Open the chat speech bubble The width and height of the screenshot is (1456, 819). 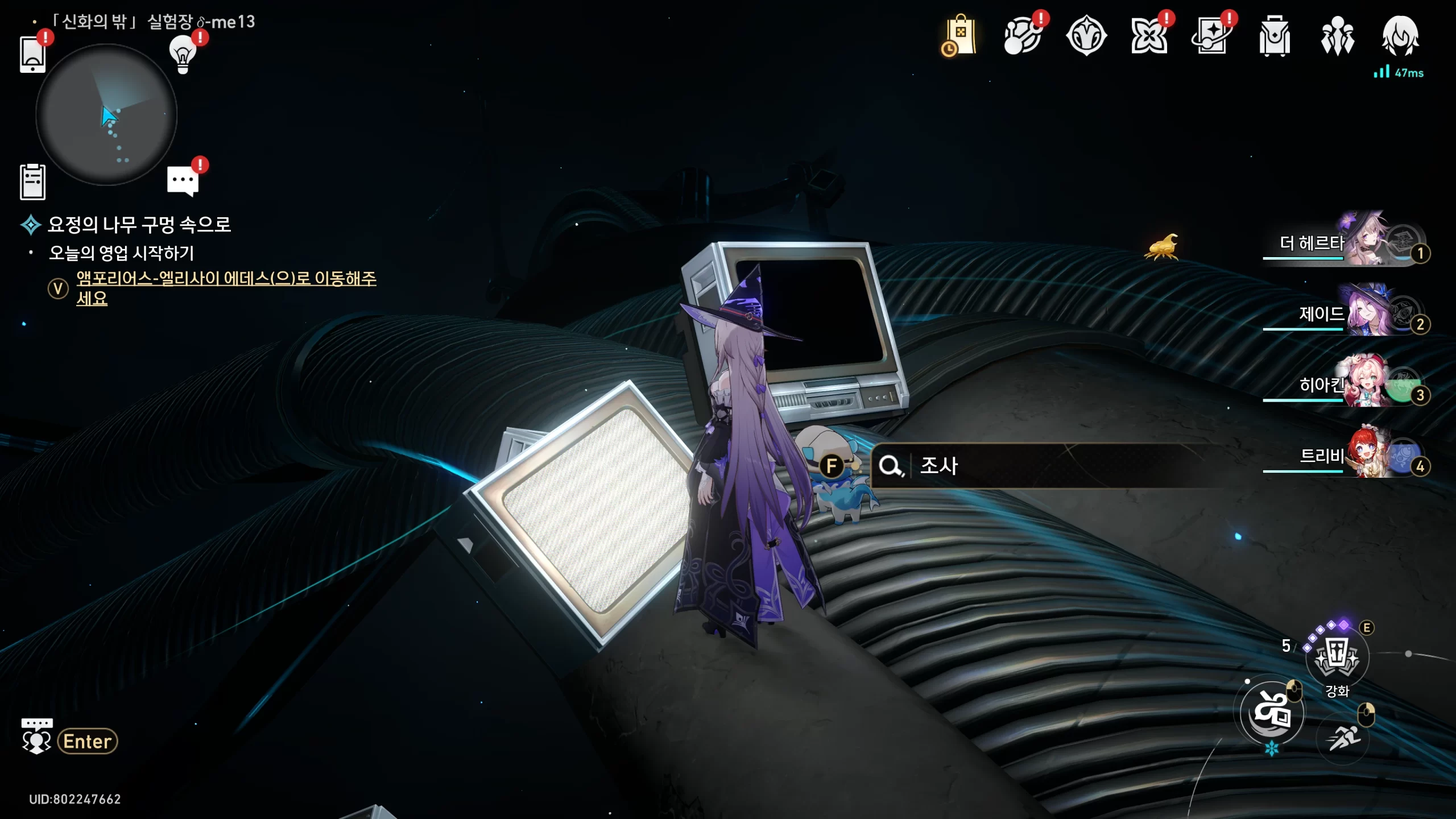pos(183,181)
